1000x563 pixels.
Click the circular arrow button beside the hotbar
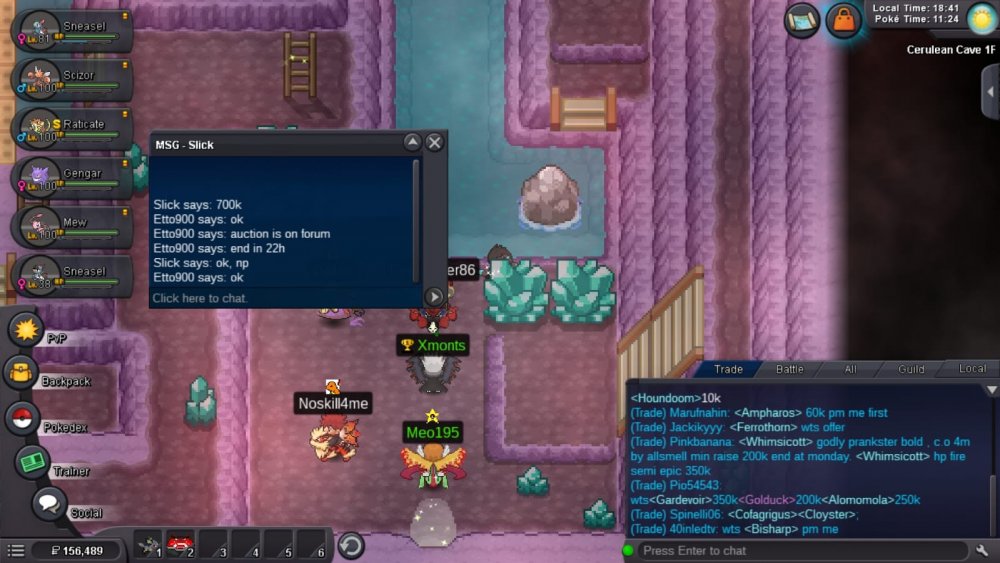click(x=350, y=545)
